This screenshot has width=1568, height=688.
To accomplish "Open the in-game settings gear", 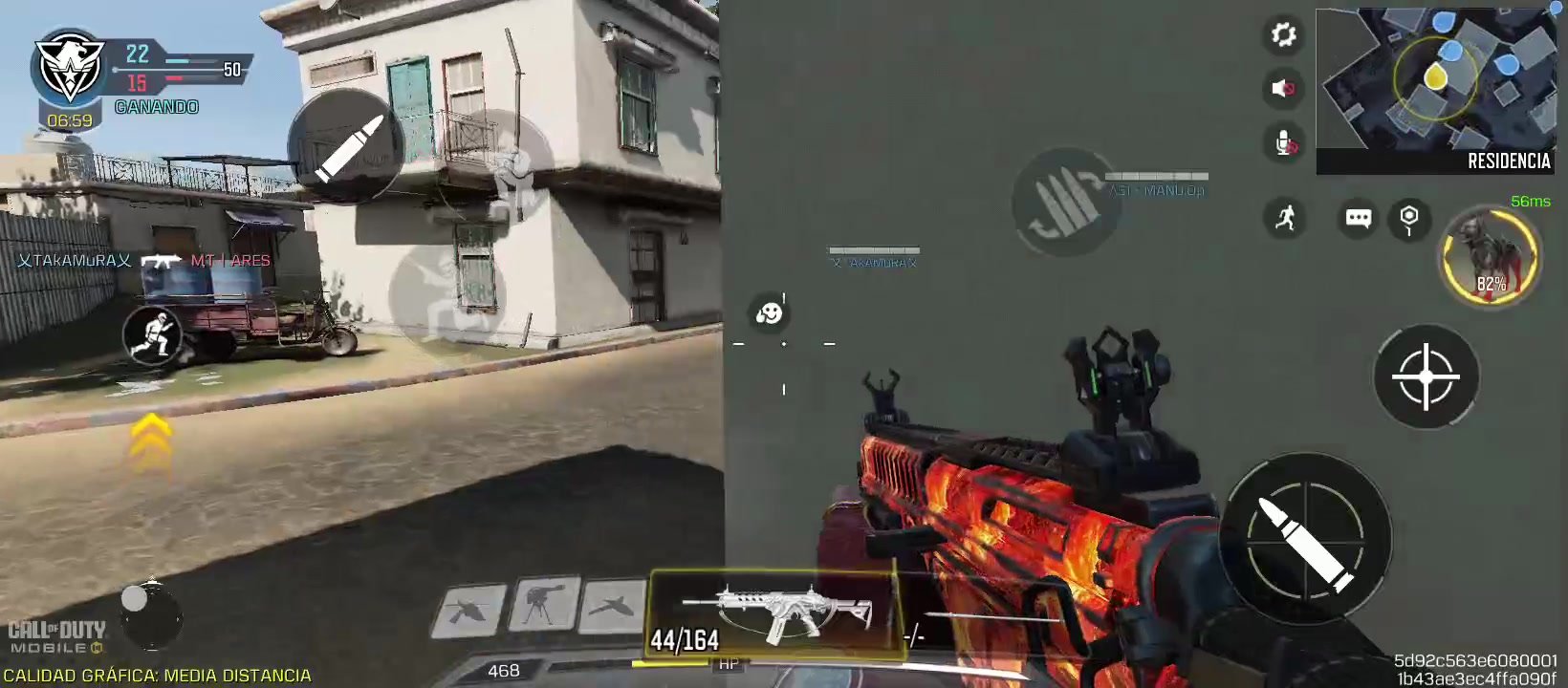I will (1283, 35).
